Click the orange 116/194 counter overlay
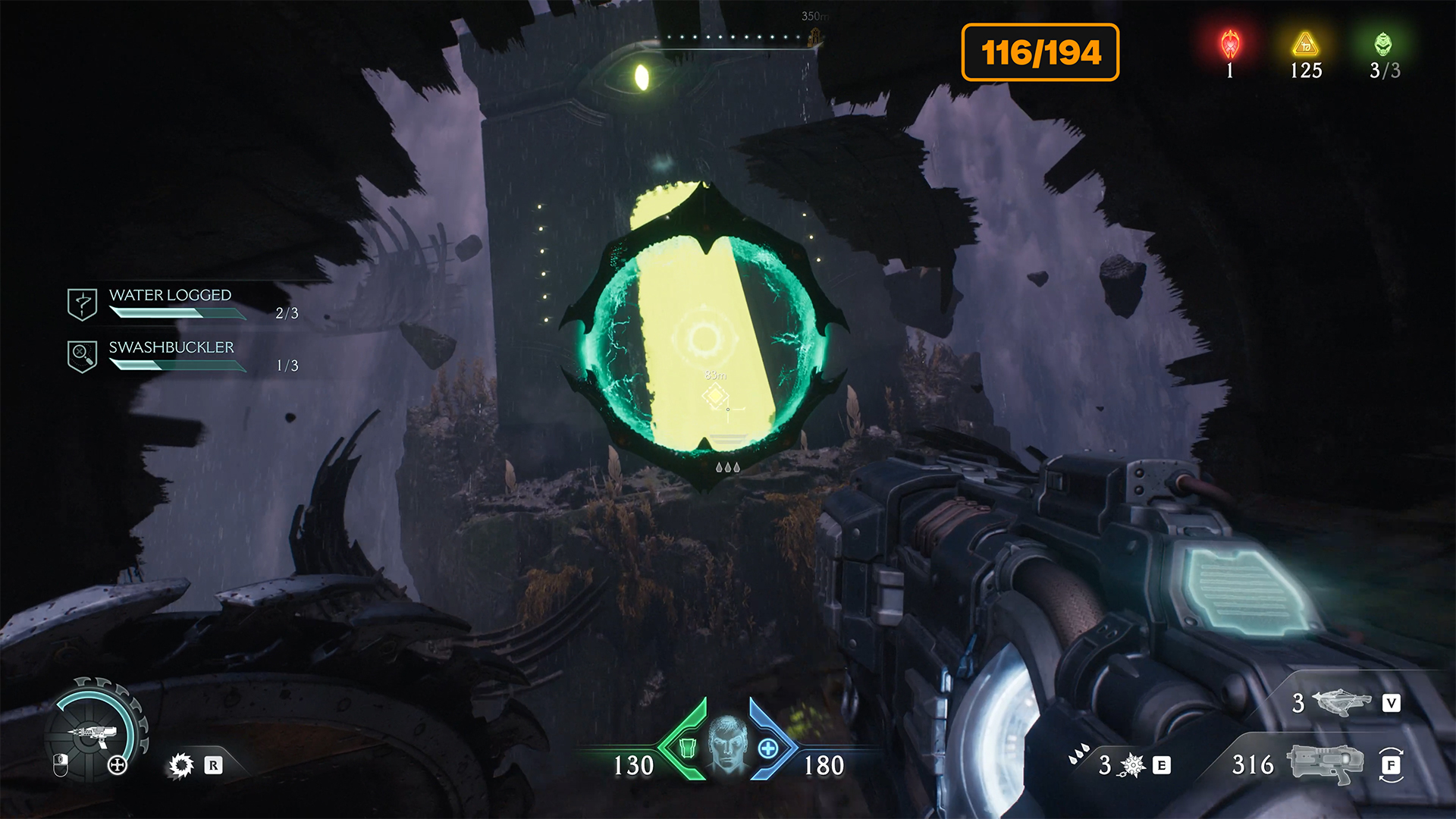The image size is (1456, 819). point(1040,52)
